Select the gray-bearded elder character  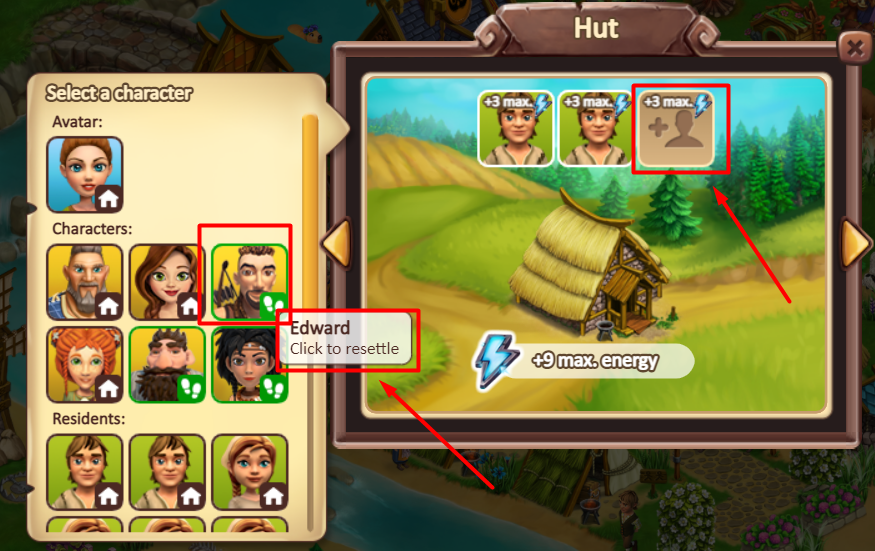pyautogui.click(x=85, y=281)
